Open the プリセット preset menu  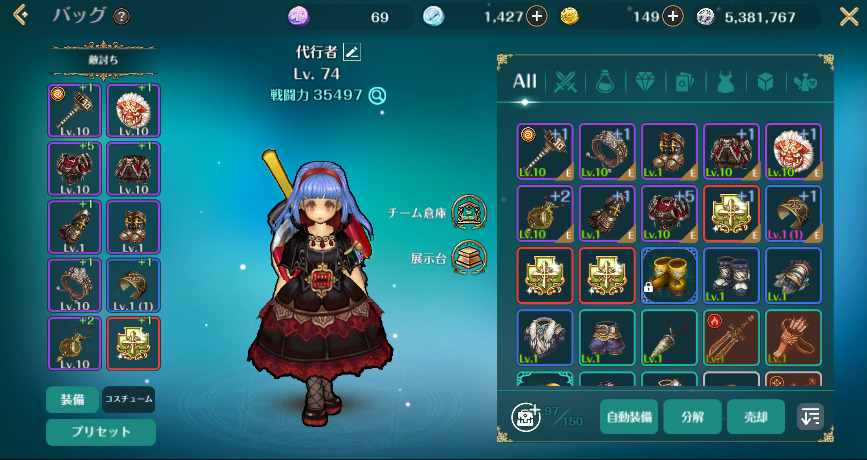pyautogui.click(x=100, y=432)
